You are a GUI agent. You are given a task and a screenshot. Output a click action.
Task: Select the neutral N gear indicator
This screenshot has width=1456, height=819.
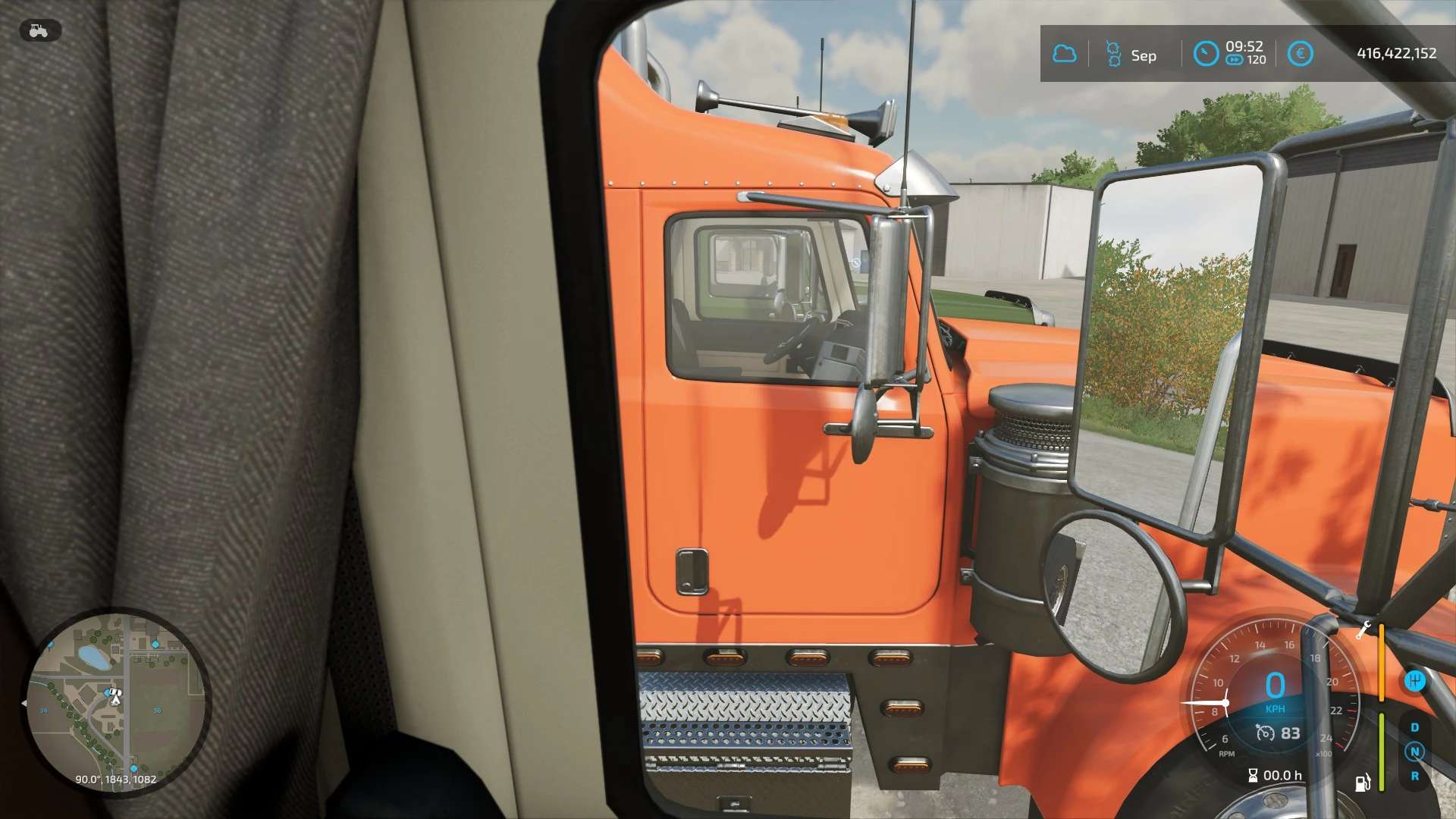click(1414, 752)
